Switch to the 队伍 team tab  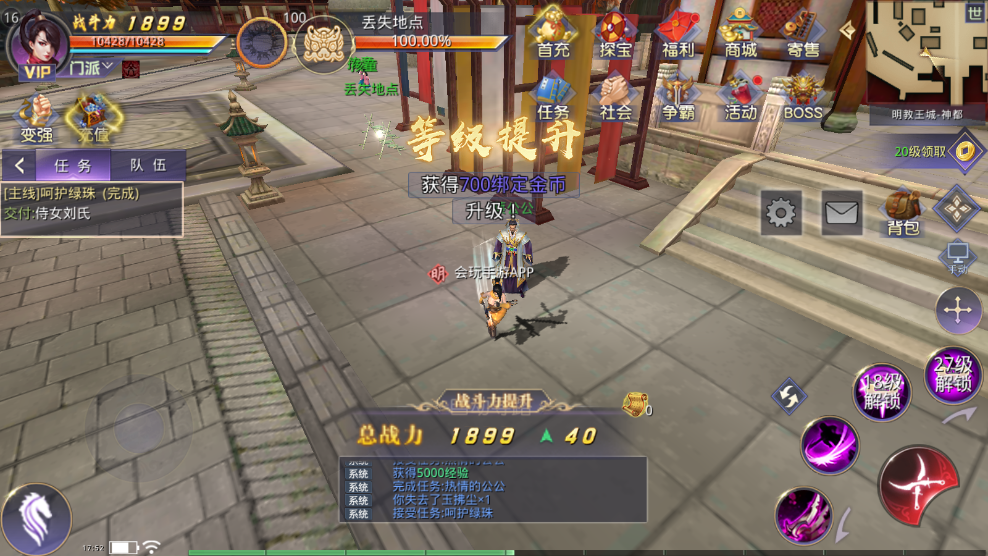pos(148,166)
